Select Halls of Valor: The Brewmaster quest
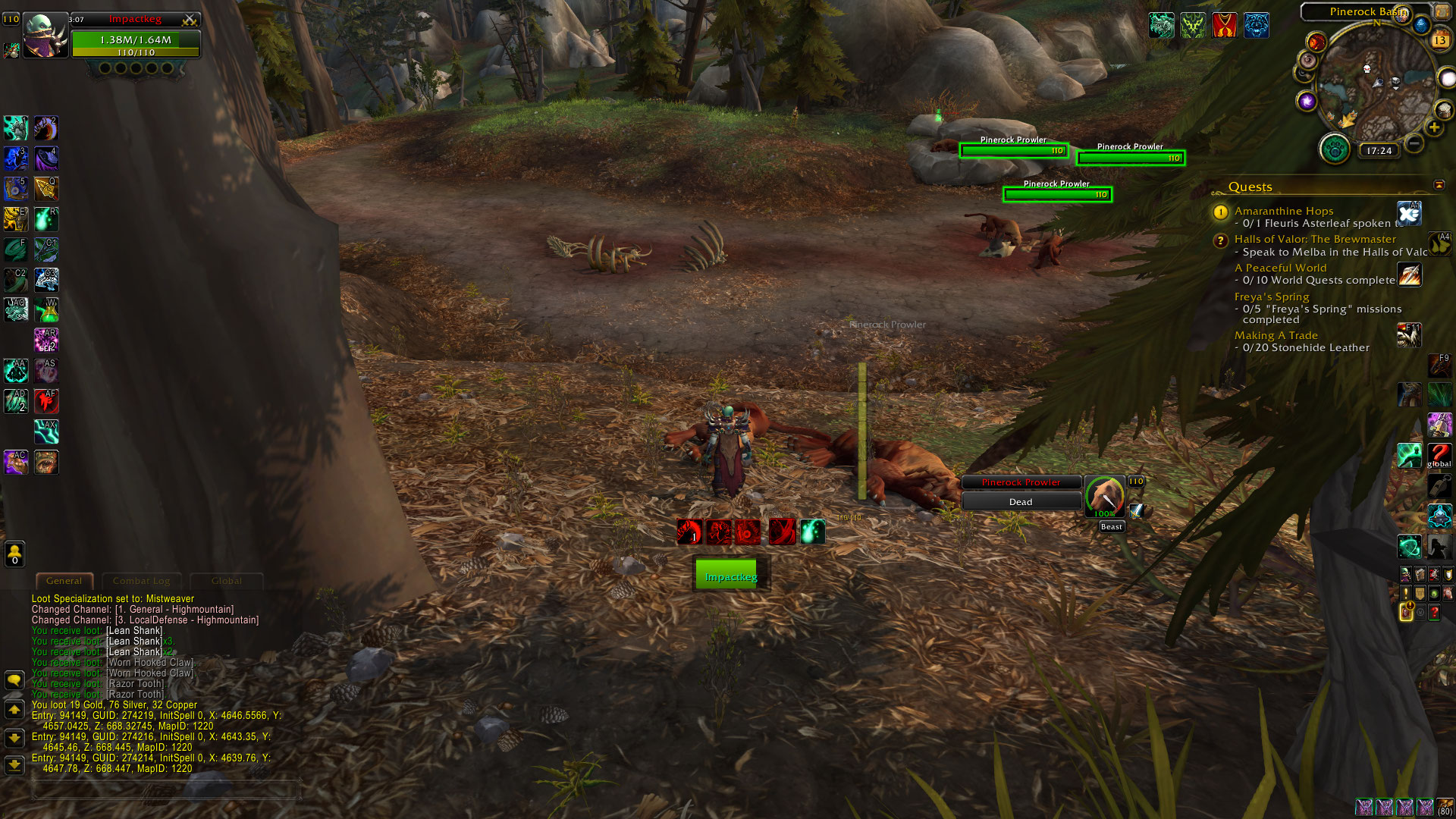This screenshot has height=819, width=1456. pyautogui.click(x=1314, y=239)
